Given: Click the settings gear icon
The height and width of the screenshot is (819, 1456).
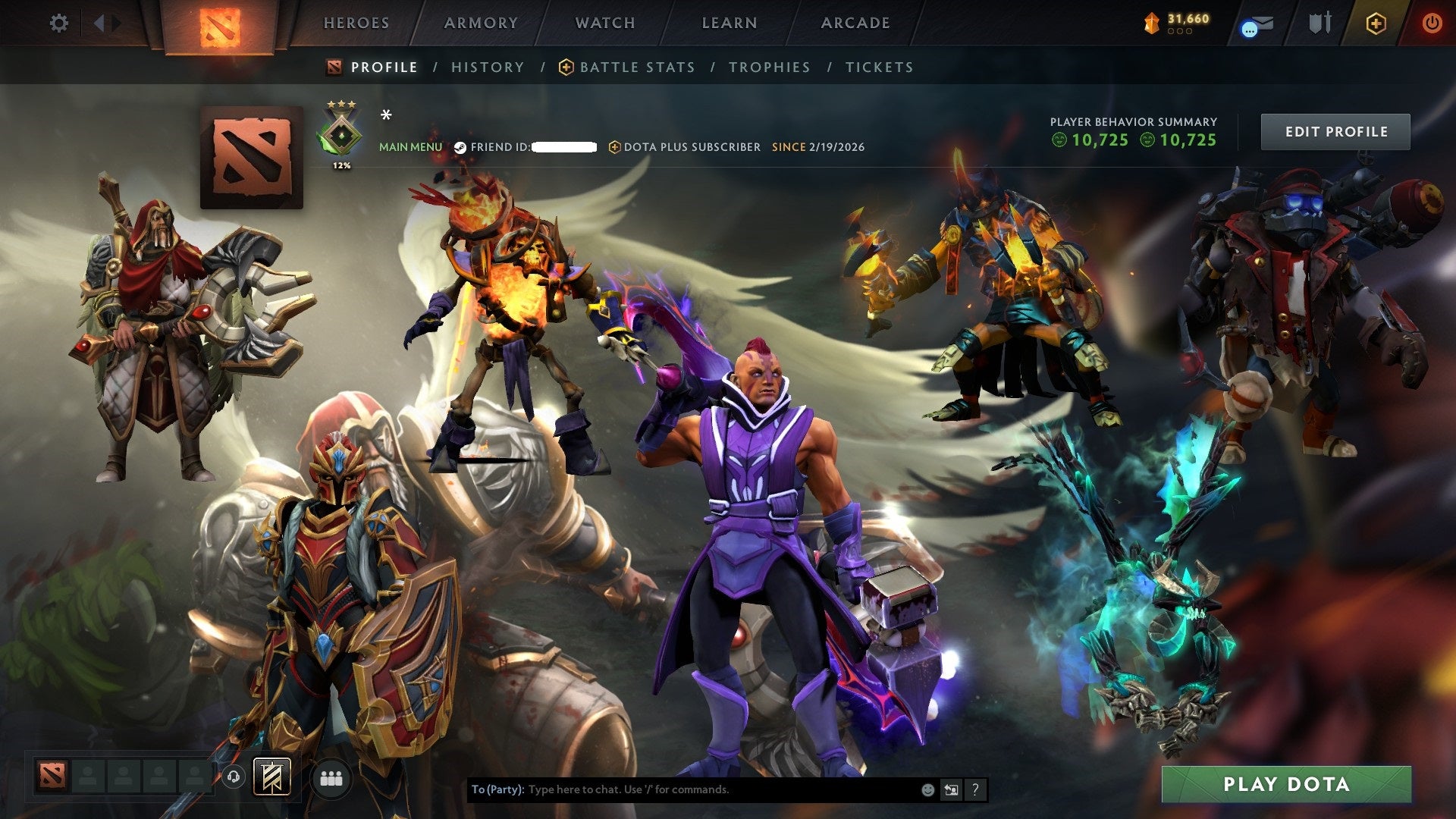Looking at the screenshot, I should pos(58,23).
